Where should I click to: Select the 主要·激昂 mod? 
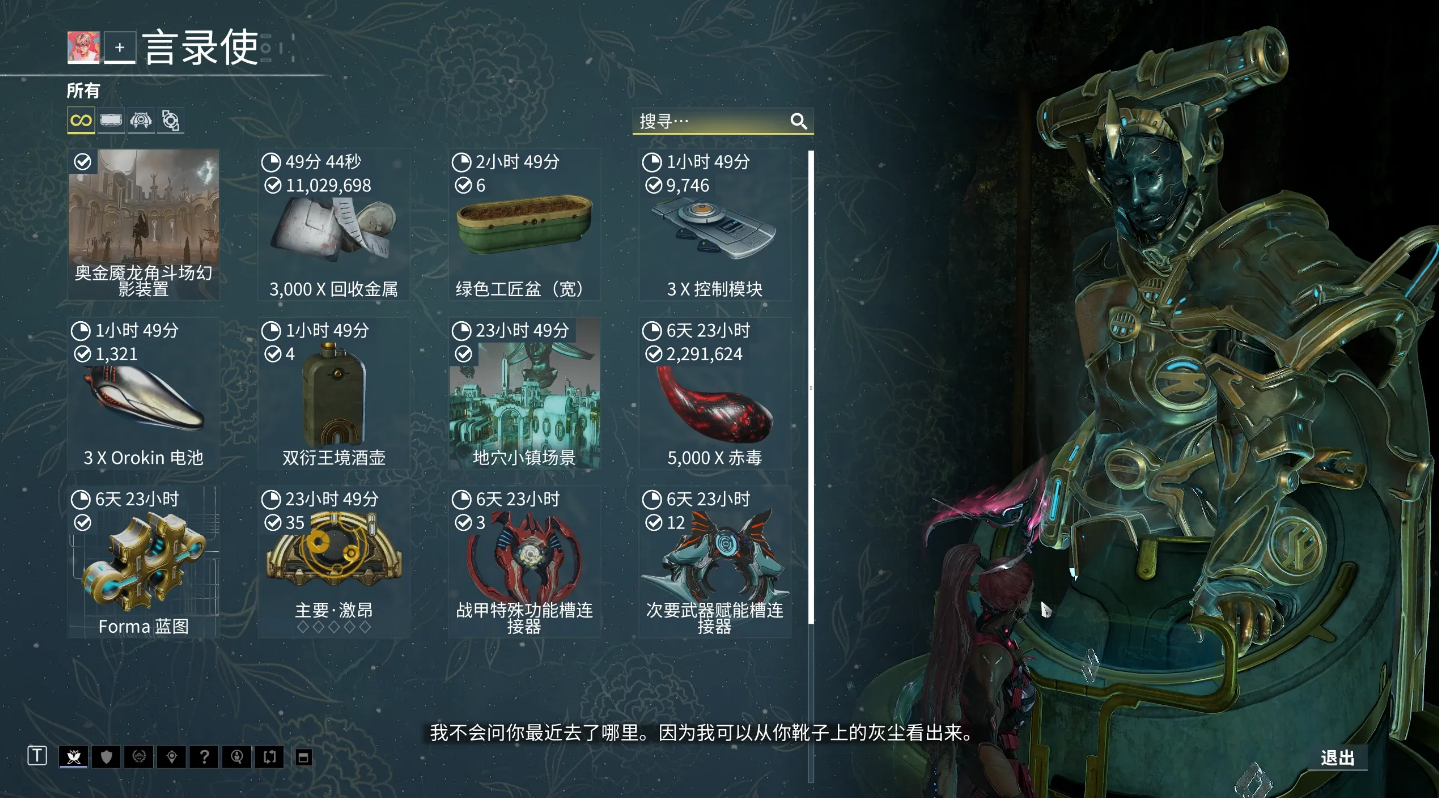click(x=333, y=562)
